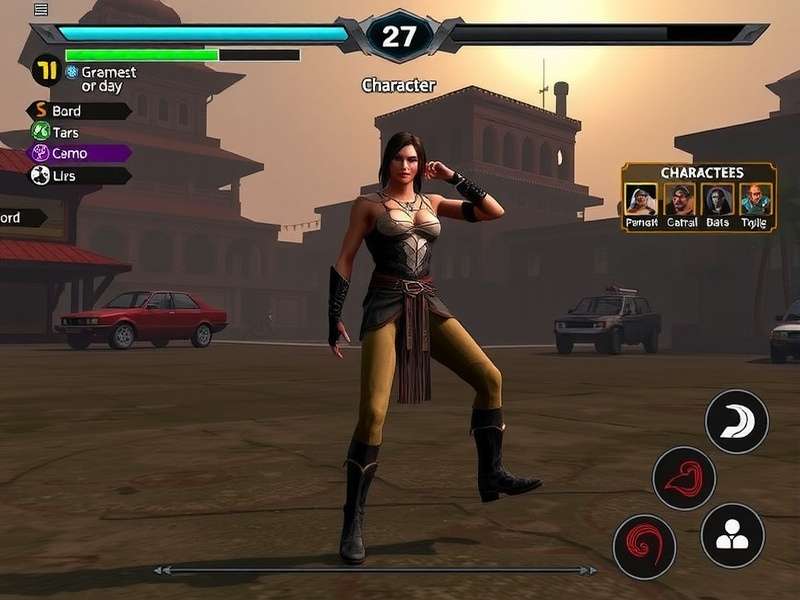Click the blue gear icon beside Gramest

point(71,72)
